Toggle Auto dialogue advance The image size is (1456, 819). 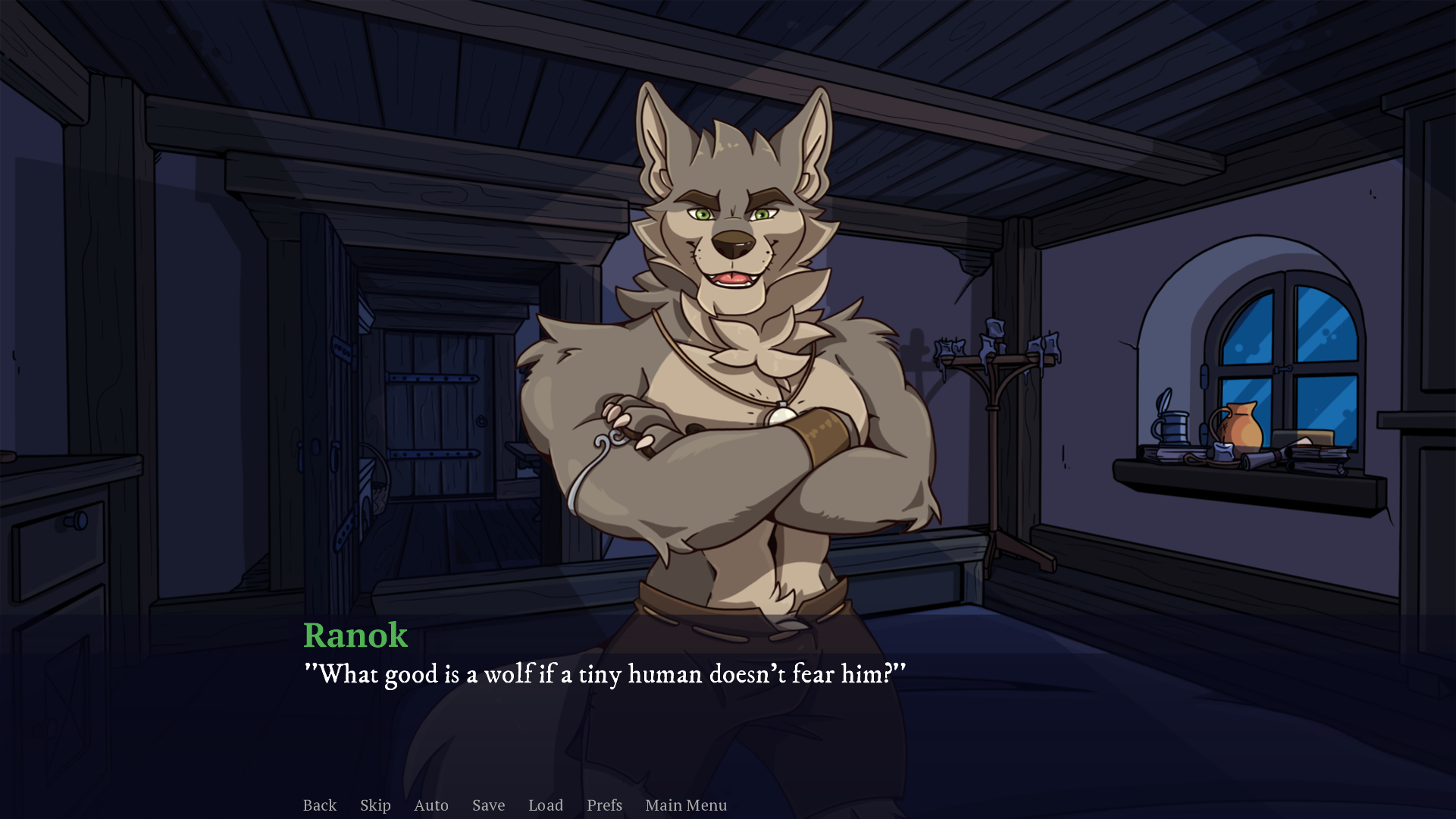coord(431,805)
